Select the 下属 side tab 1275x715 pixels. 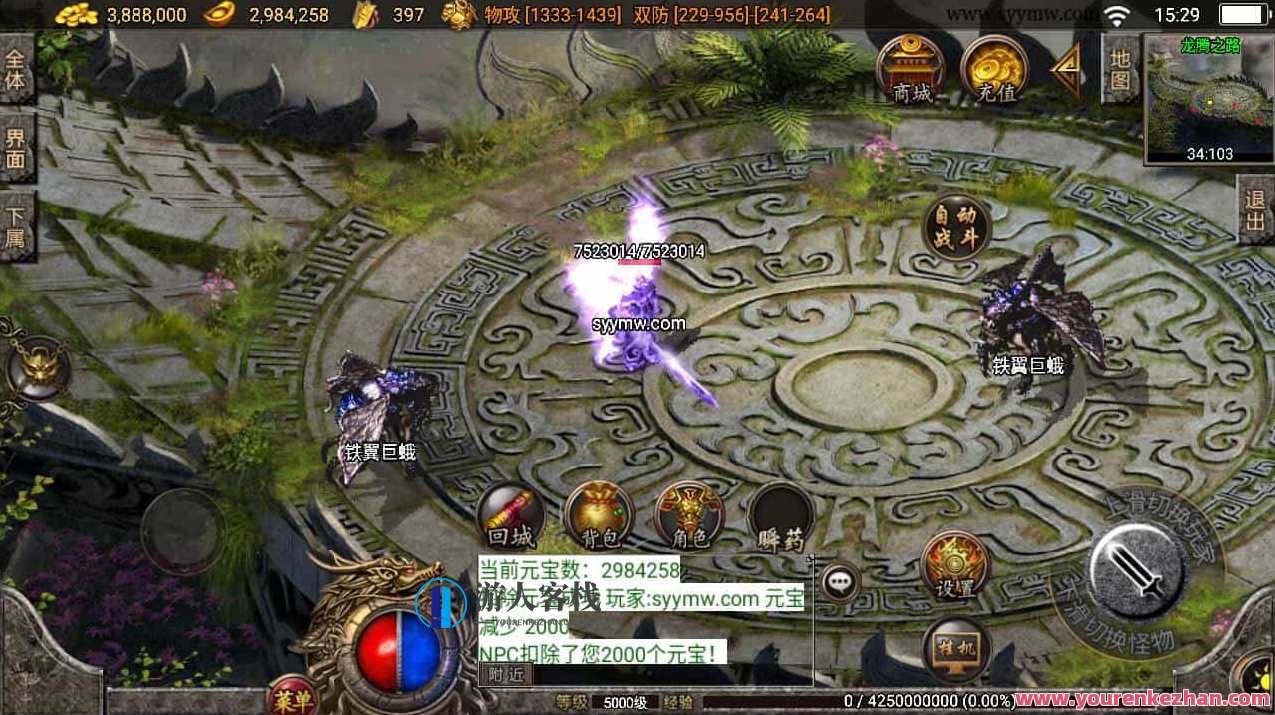coord(15,226)
